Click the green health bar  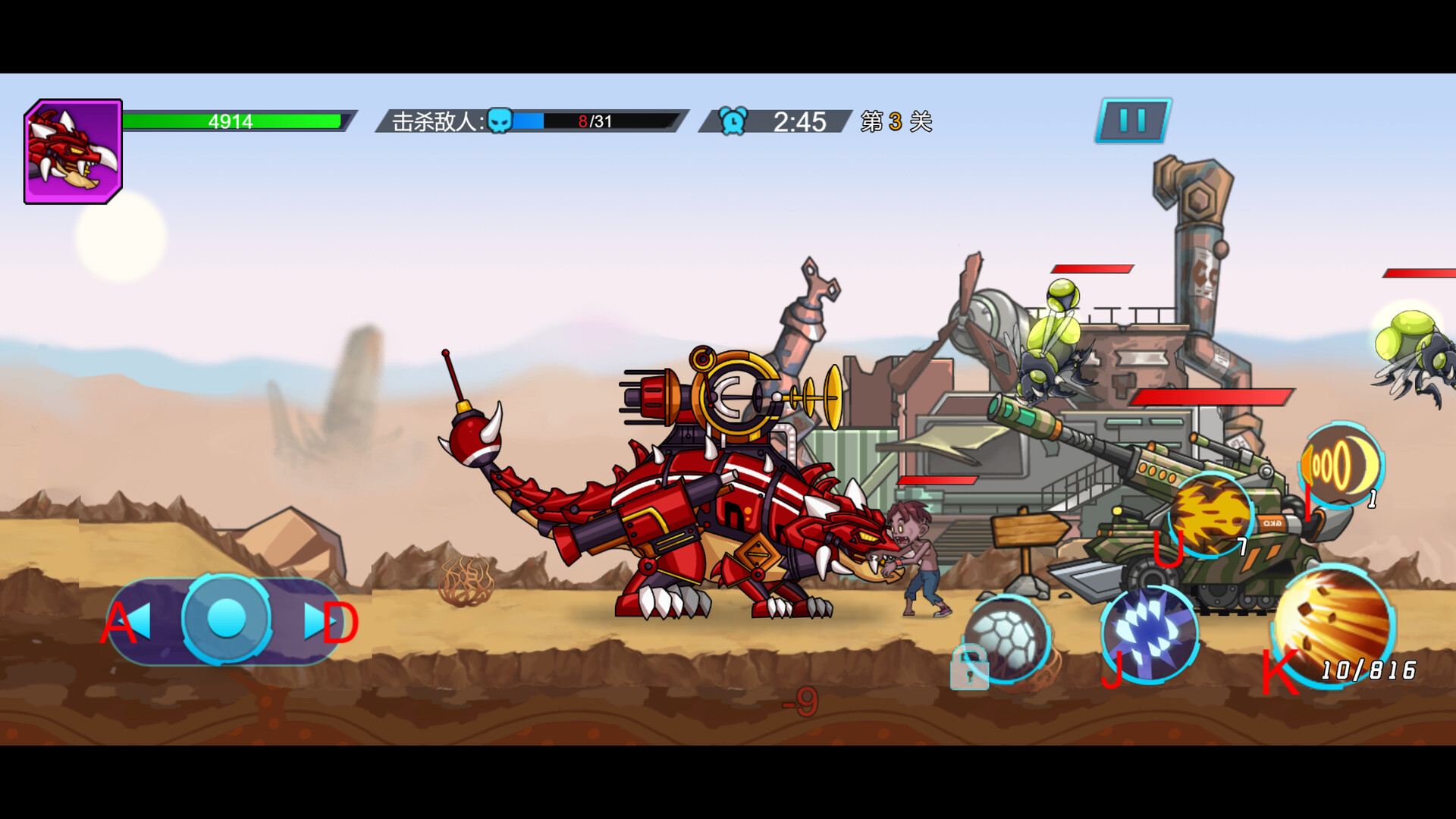[233, 120]
